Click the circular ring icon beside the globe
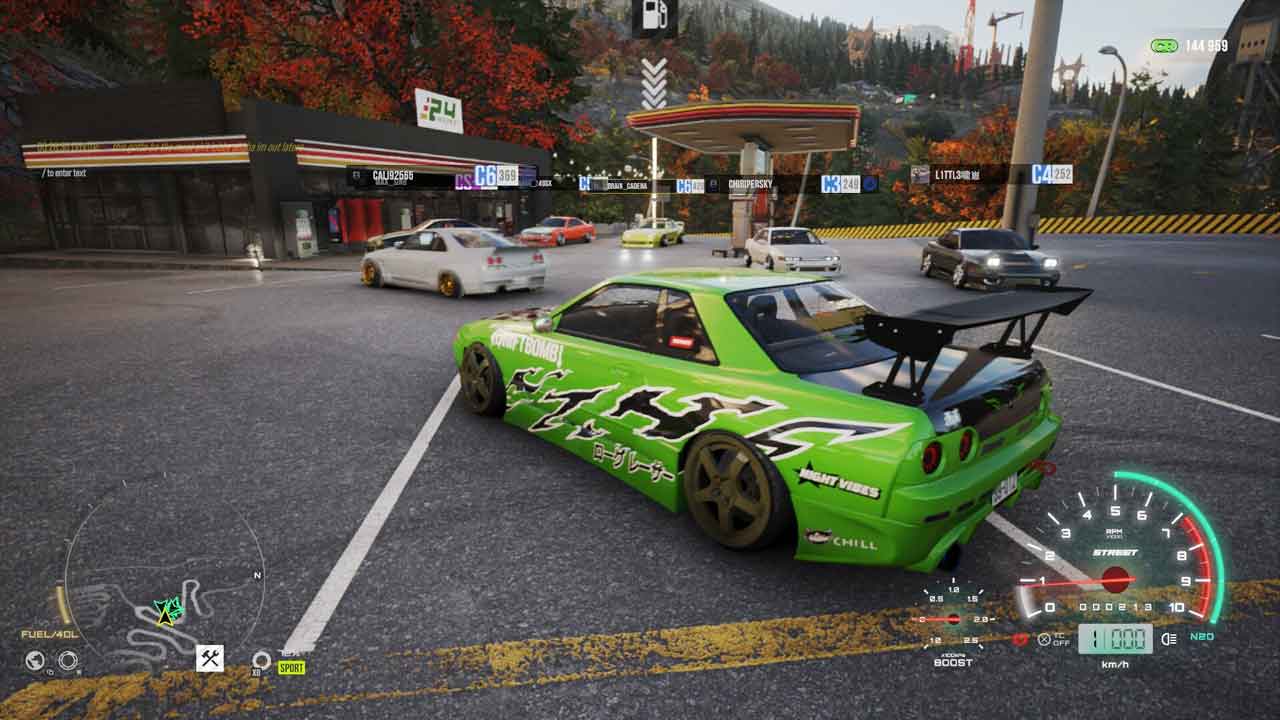Viewport: 1280px width, 720px height. (x=67, y=660)
